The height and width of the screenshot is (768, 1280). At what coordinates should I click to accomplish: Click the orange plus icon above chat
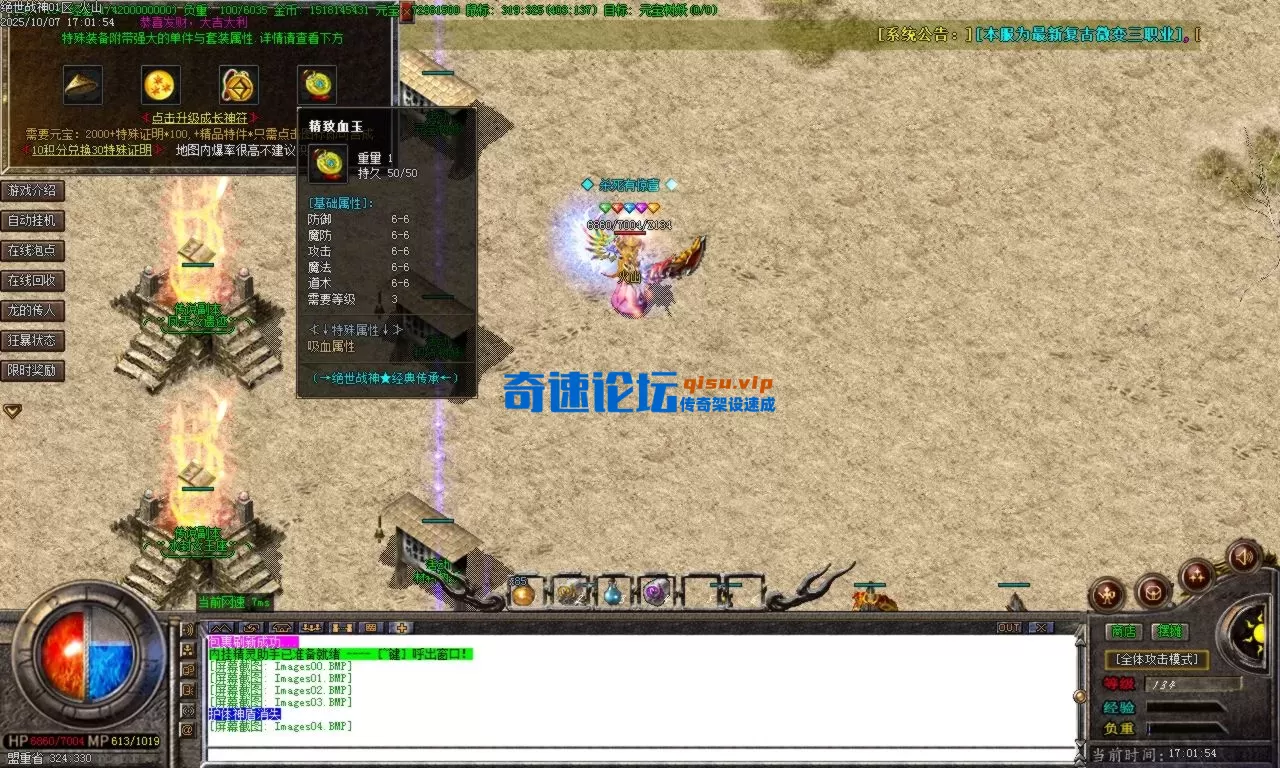point(401,629)
